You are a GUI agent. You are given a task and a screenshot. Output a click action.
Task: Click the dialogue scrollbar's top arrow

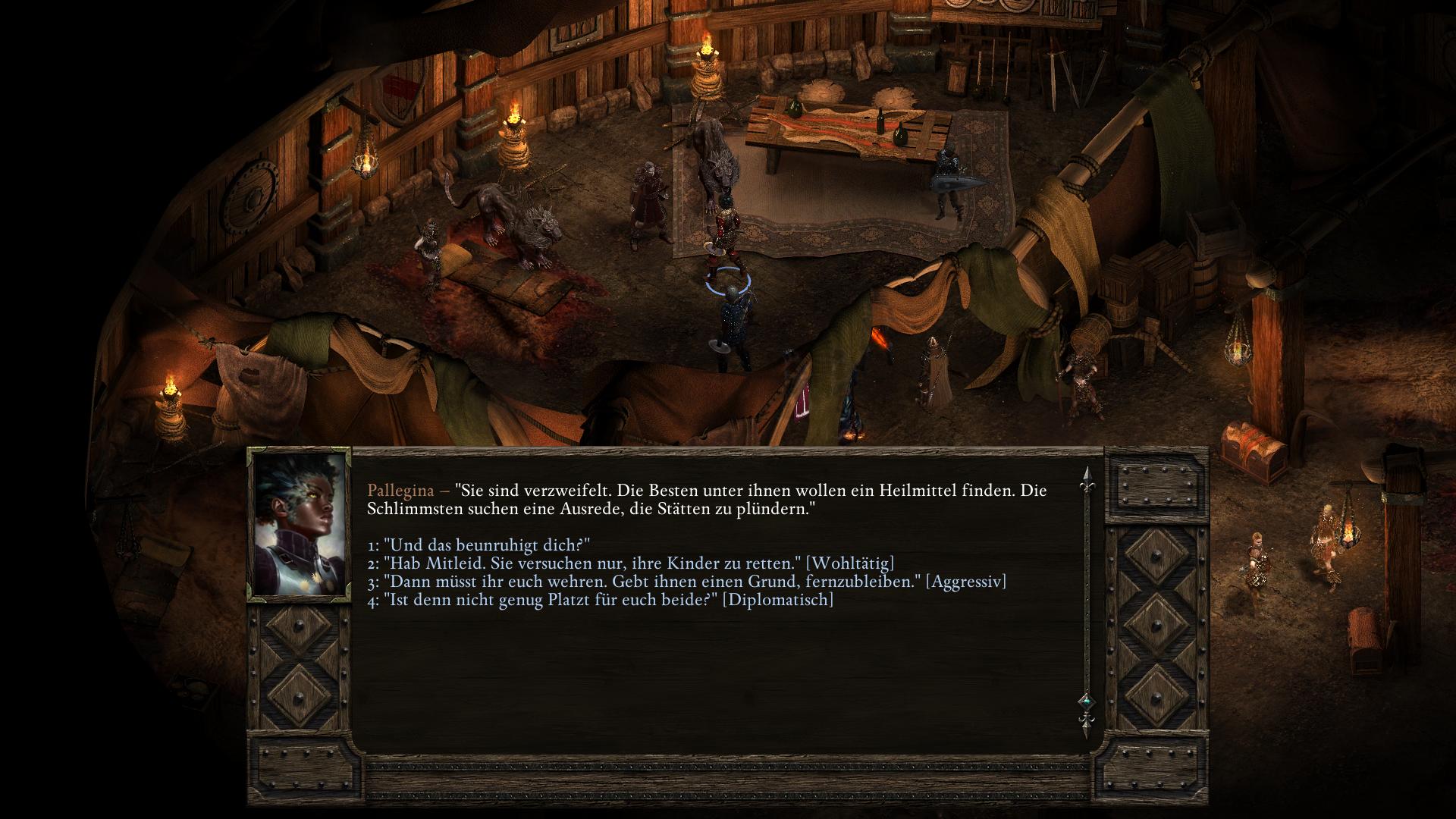pyautogui.click(x=1086, y=478)
